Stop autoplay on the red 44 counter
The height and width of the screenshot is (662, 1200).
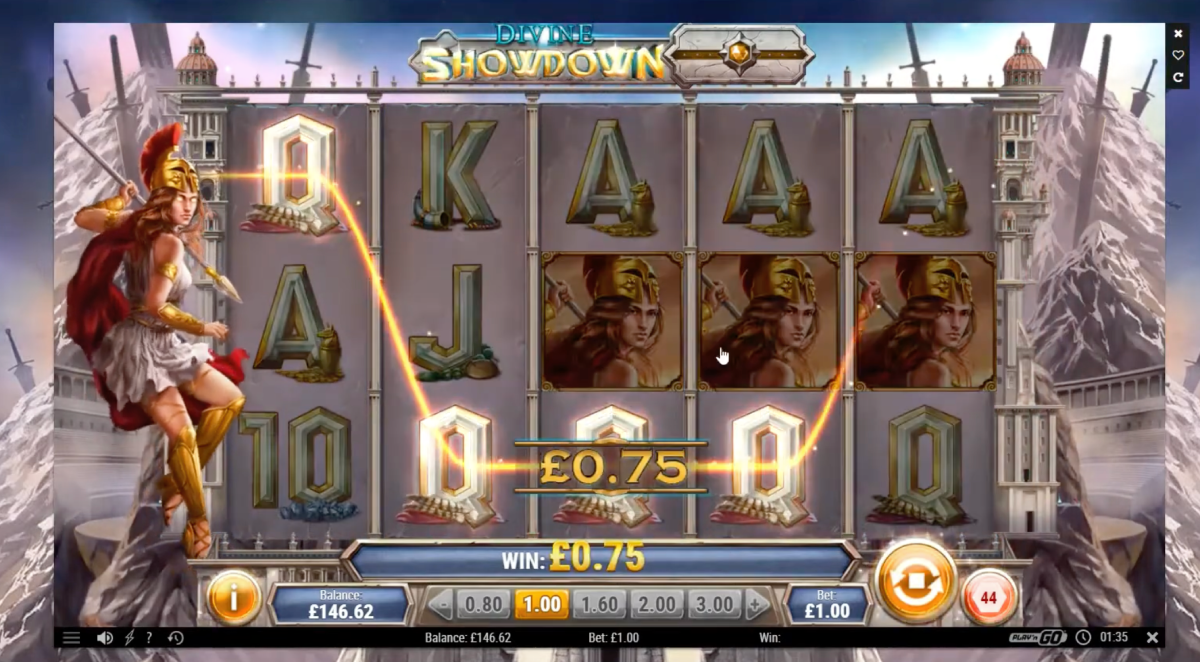(x=988, y=597)
